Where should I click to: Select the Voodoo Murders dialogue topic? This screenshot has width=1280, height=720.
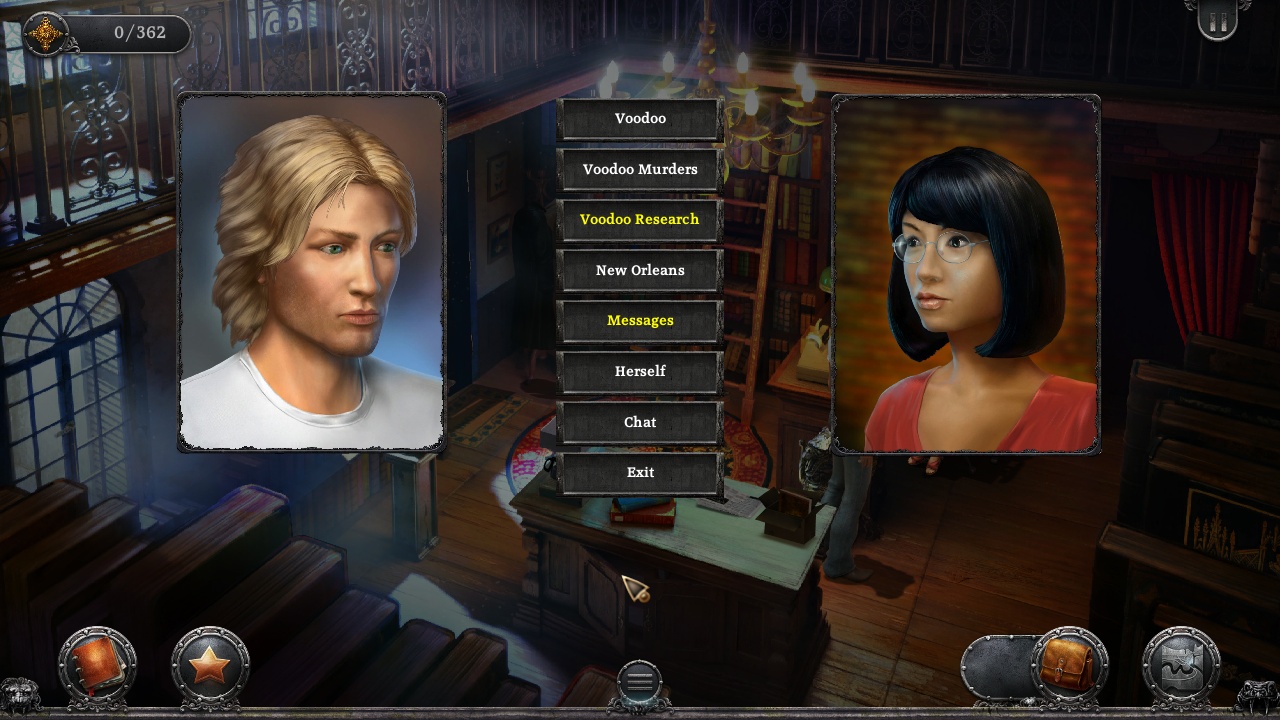(x=640, y=169)
